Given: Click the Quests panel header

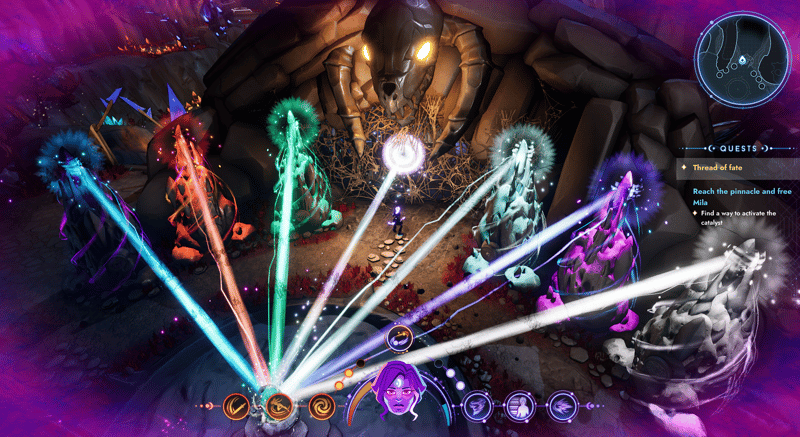Looking at the screenshot, I should pyautogui.click(x=737, y=146).
